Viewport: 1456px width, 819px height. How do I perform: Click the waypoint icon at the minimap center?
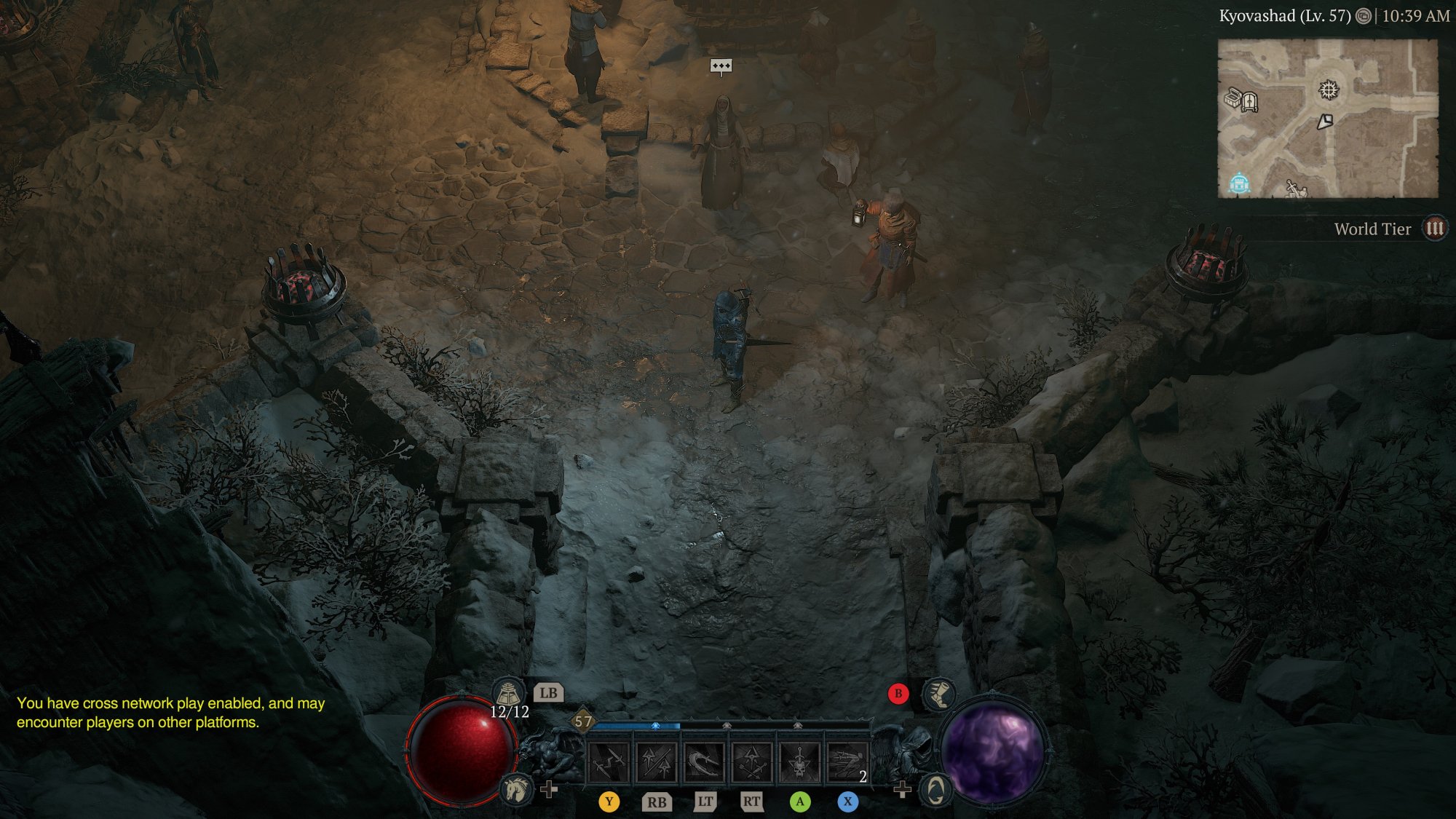coord(1329,90)
